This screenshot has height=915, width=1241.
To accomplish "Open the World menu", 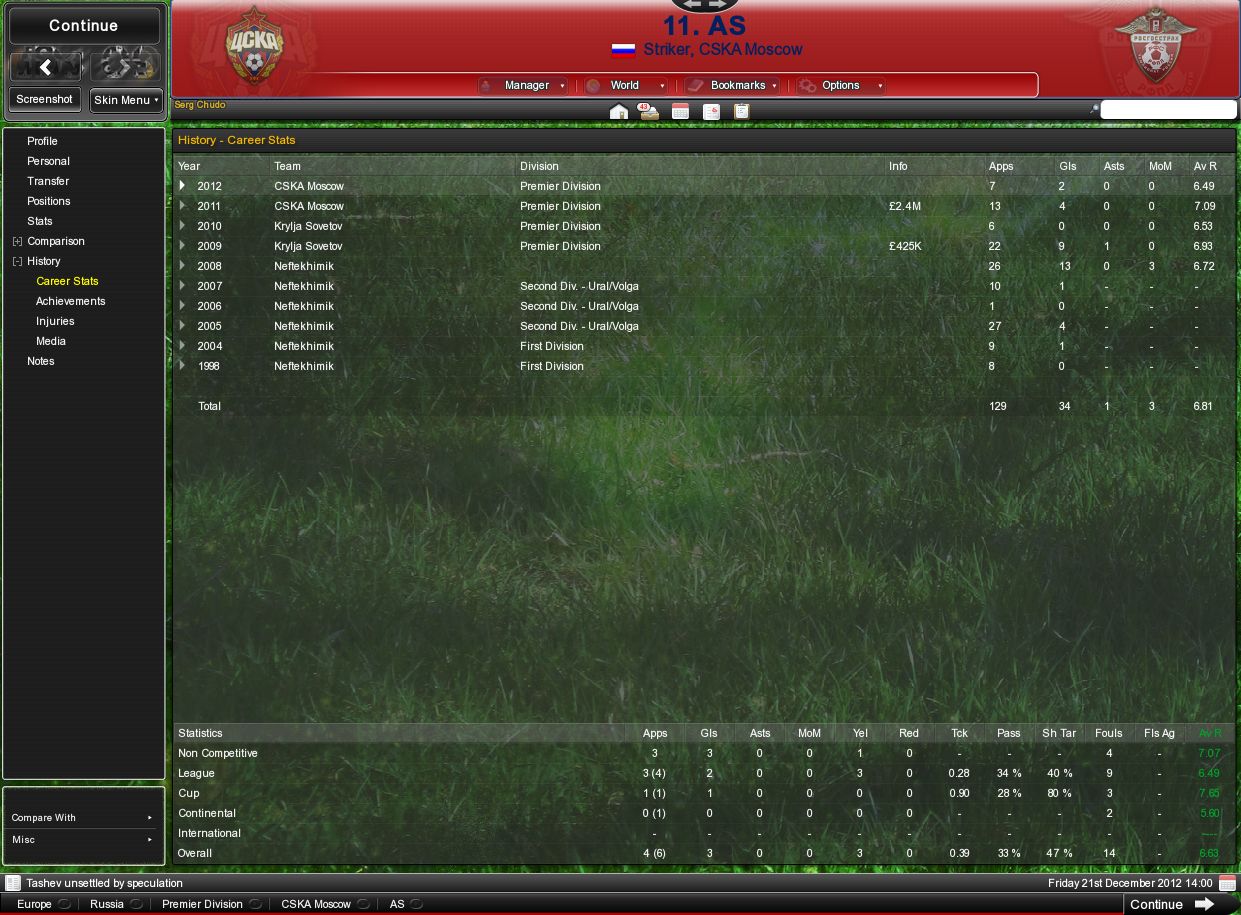I will pos(625,86).
